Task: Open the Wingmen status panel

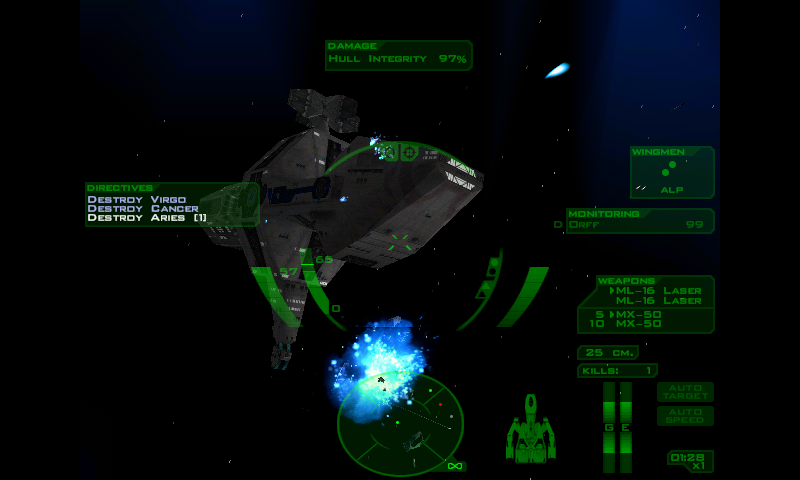Action: [x=672, y=172]
